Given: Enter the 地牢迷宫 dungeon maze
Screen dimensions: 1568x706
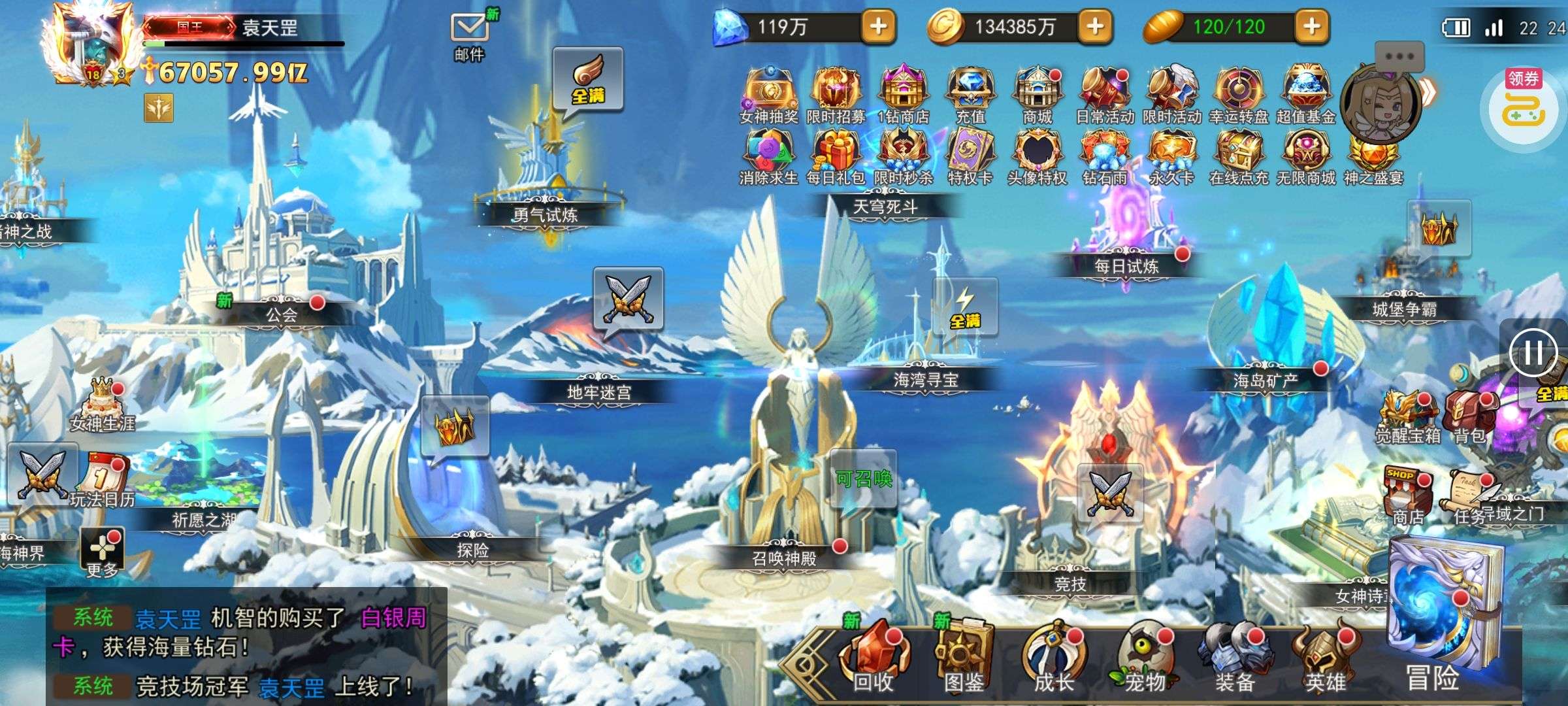Looking at the screenshot, I should (599, 391).
